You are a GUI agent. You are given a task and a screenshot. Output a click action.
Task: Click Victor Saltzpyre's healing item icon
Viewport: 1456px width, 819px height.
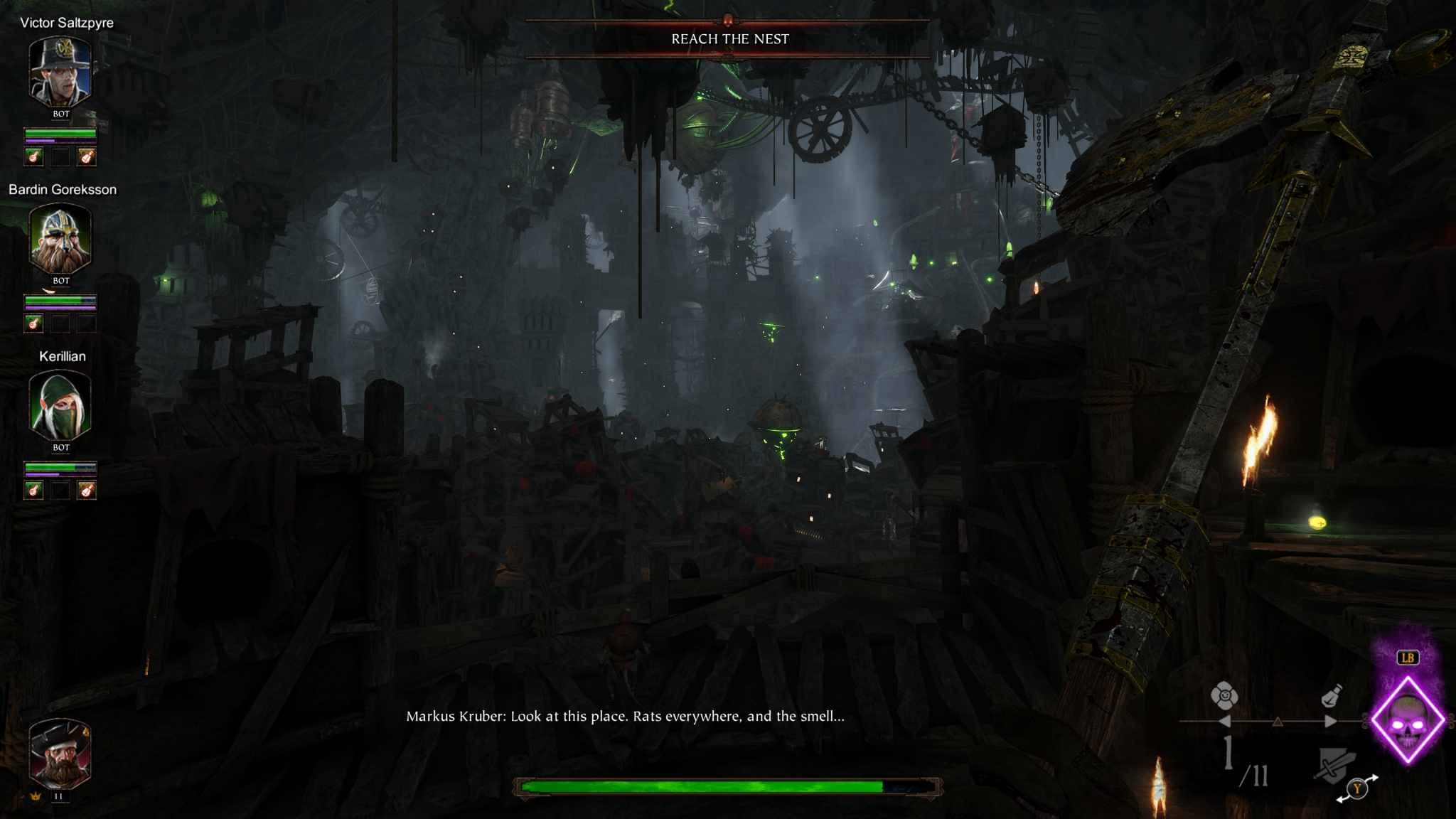point(33,156)
